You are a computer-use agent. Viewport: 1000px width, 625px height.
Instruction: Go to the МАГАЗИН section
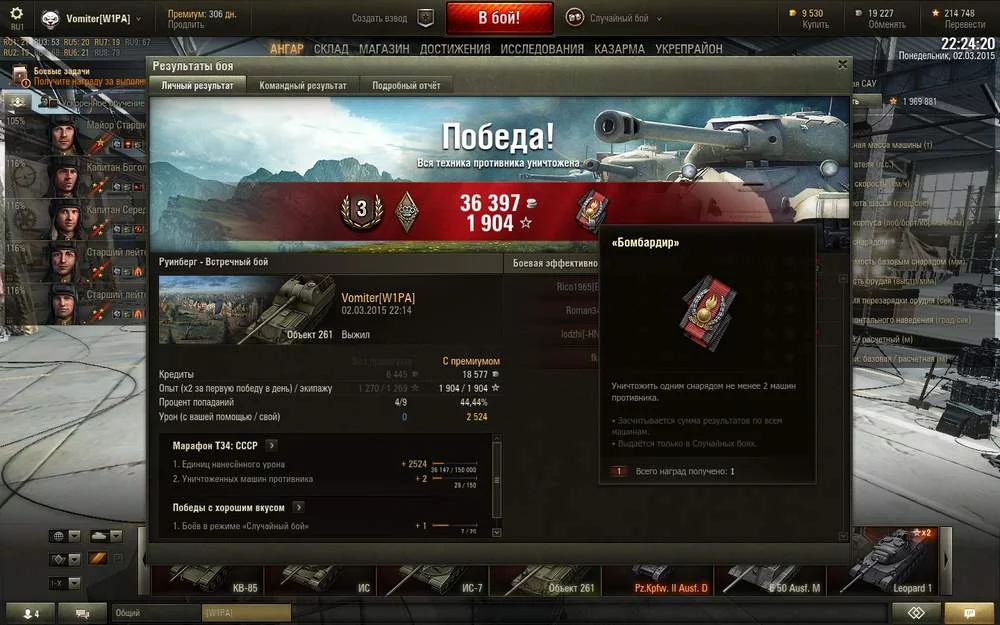coord(384,49)
